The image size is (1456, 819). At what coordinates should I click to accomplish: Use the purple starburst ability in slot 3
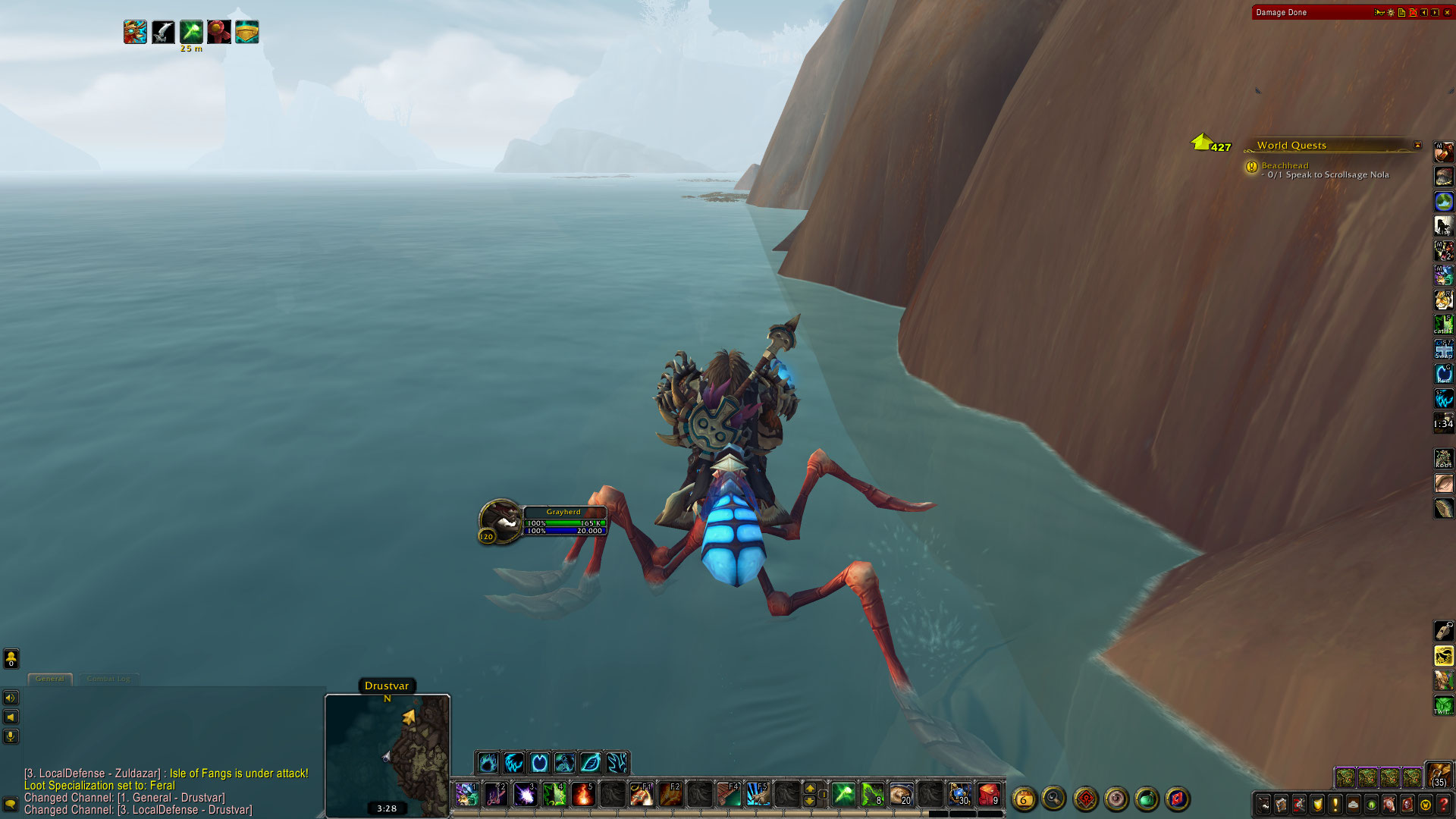pos(525,794)
